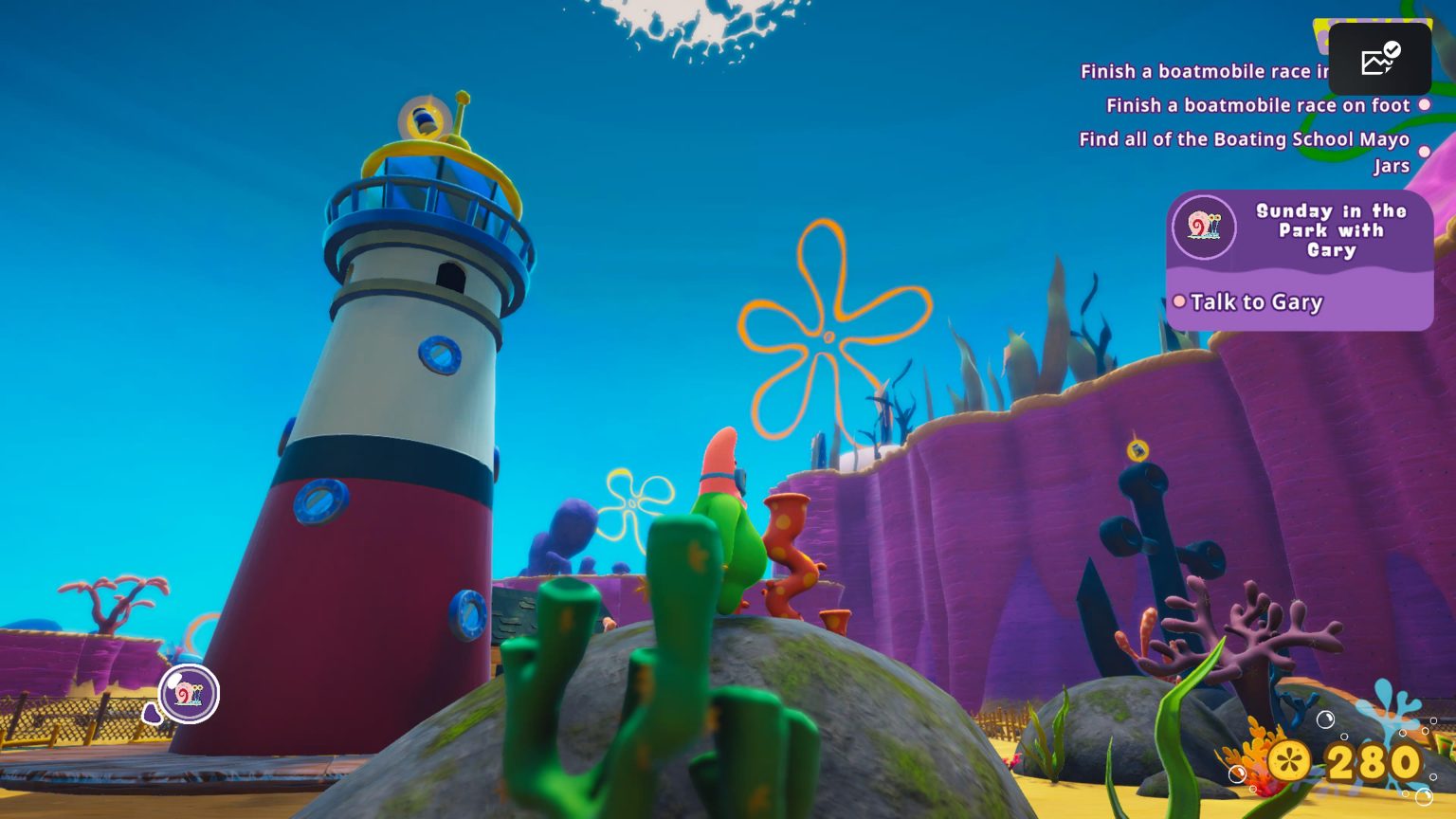Select the Gary snail quest portrait icon

point(1205,227)
